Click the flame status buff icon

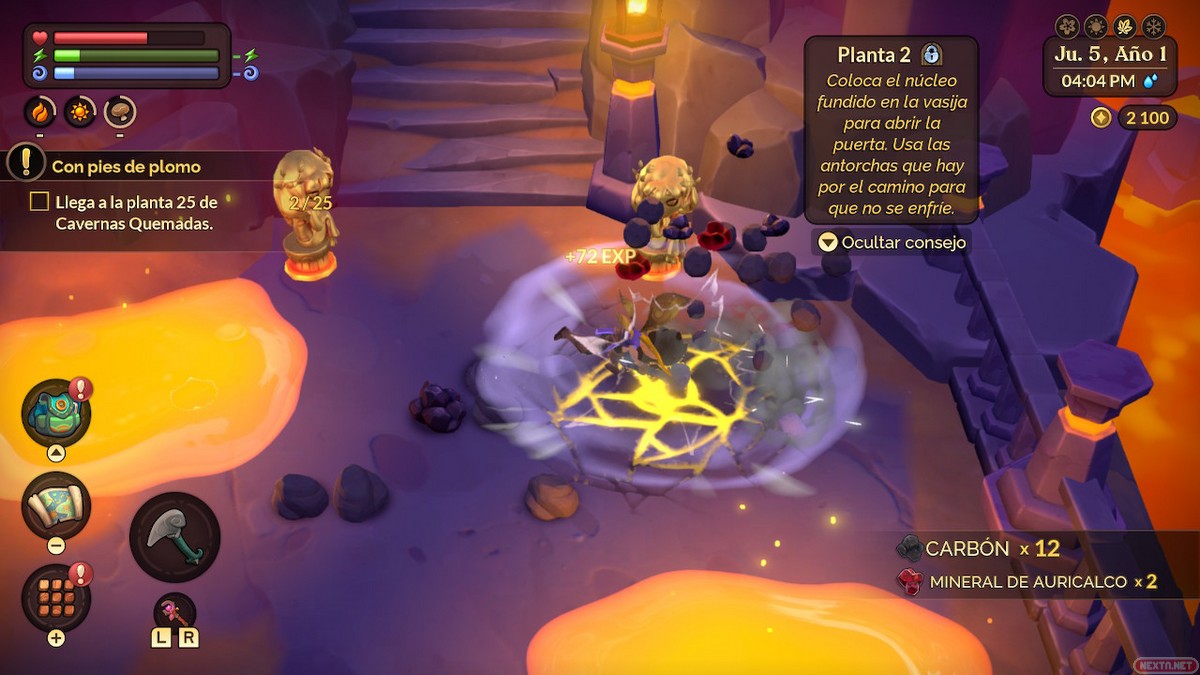tap(40, 112)
